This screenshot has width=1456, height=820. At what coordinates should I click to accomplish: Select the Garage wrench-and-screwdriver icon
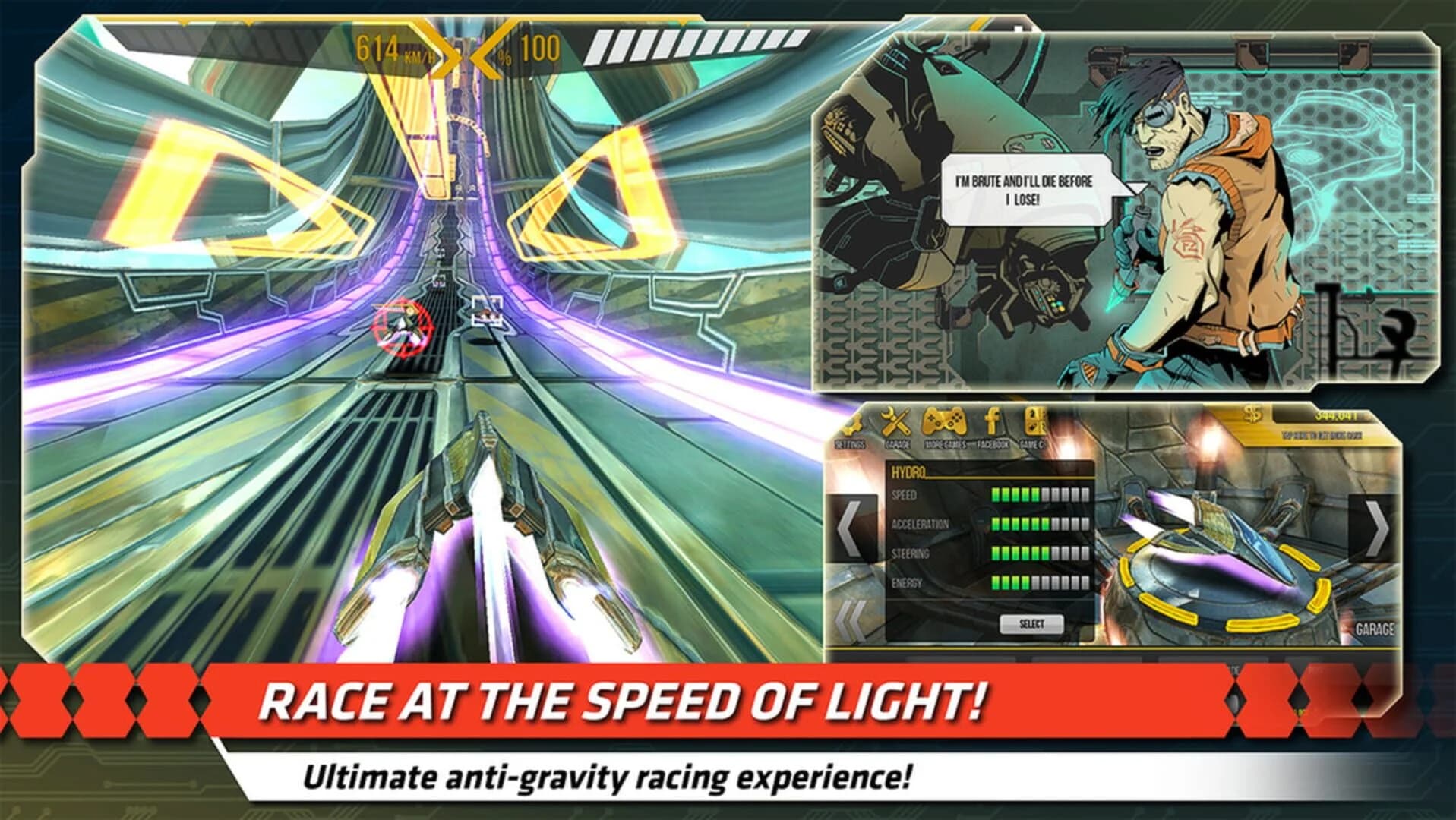tap(896, 422)
